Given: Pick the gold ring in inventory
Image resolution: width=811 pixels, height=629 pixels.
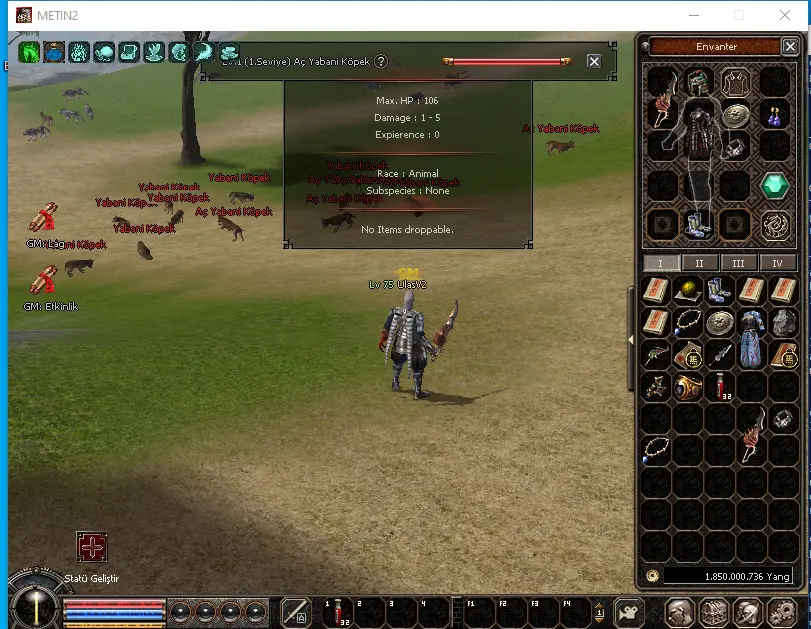Looking at the screenshot, I should point(688,387).
